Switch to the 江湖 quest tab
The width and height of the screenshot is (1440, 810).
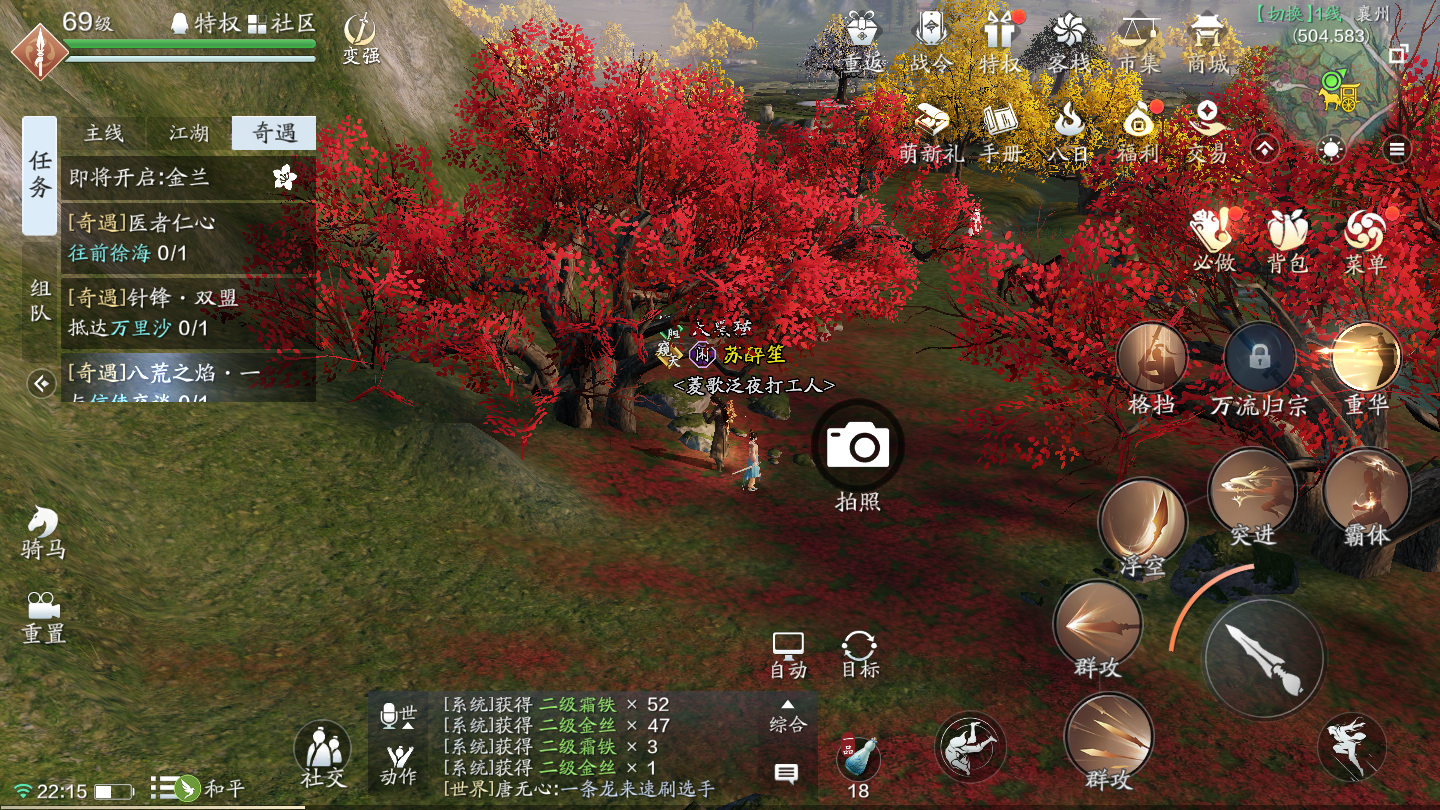click(x=189, y=133)
